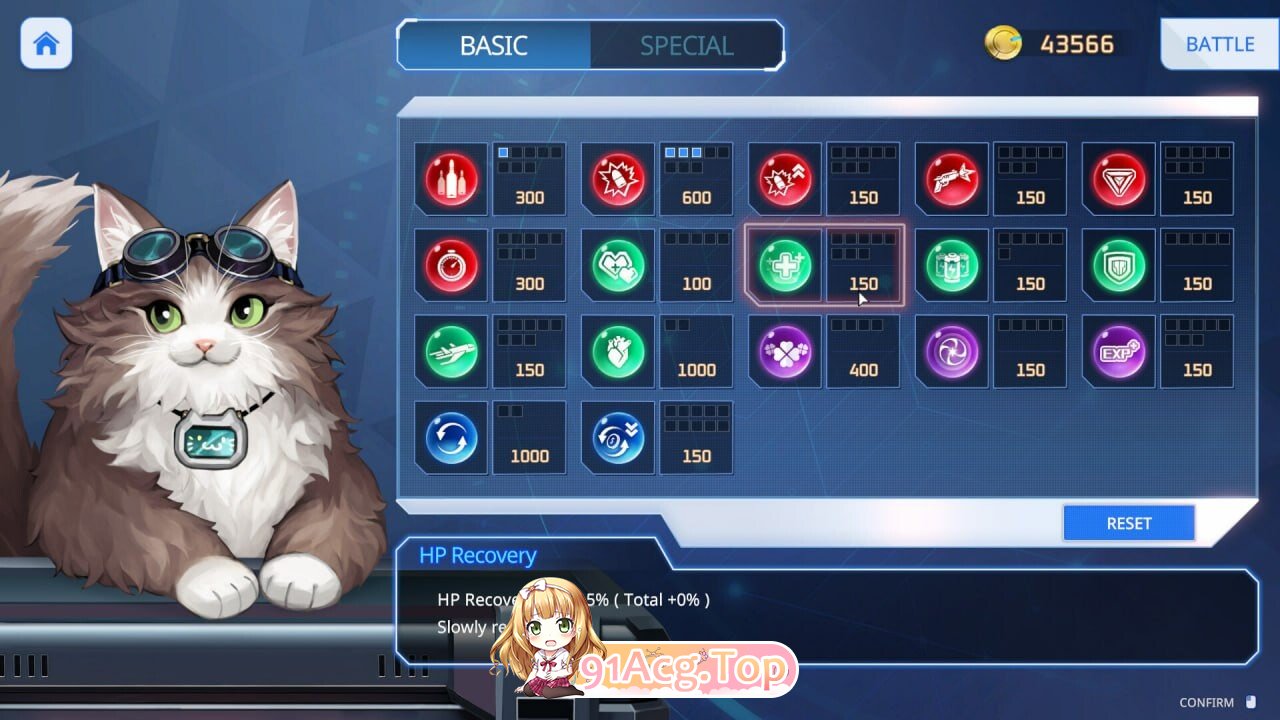1280x720 pixels.
Task: Click the red stopwatch upgrade icon
Action: [x=451, y=266]
